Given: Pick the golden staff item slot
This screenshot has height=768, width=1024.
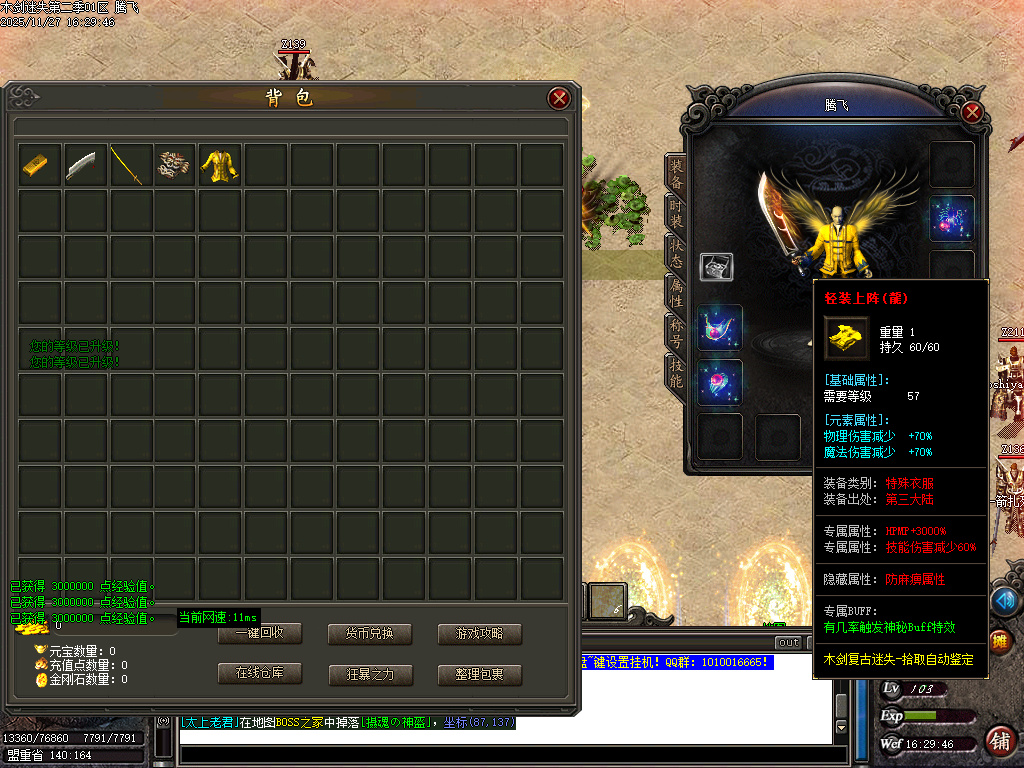Looking at the screenshot, I should click(127, 164).
